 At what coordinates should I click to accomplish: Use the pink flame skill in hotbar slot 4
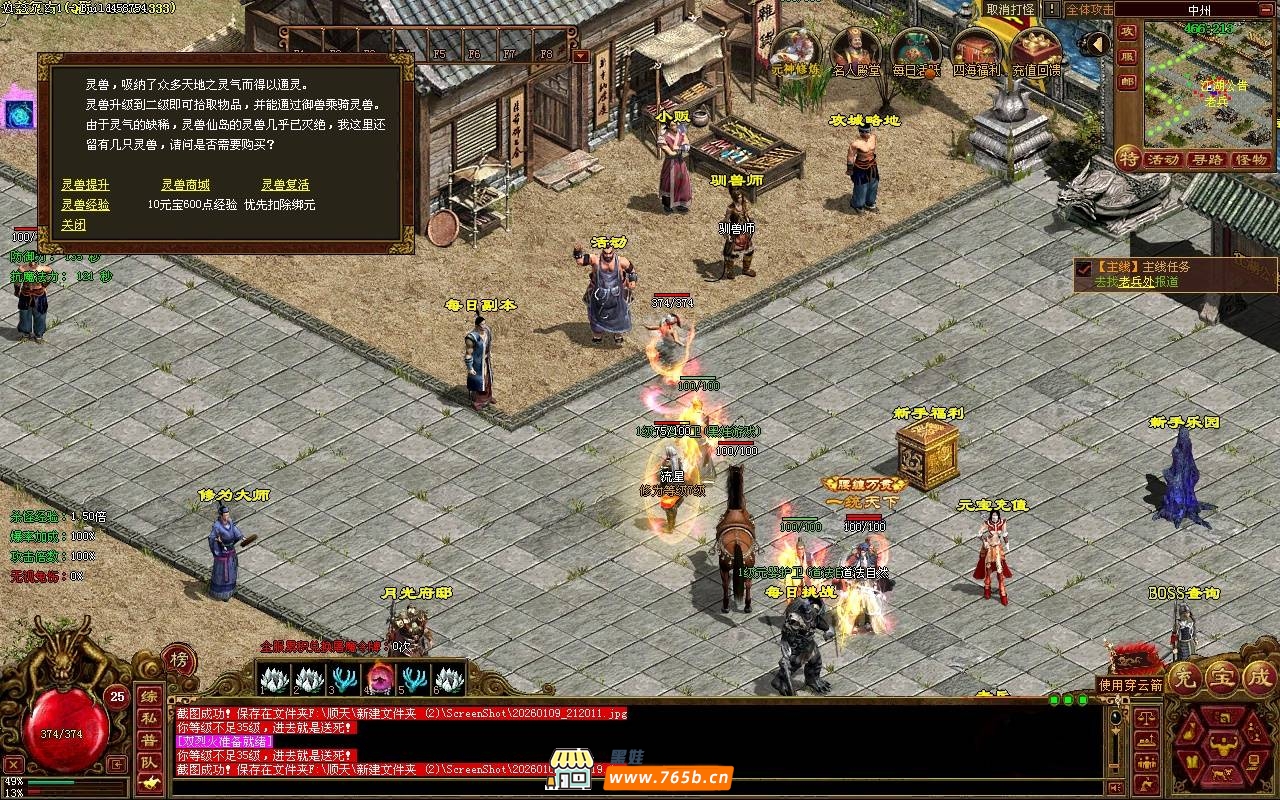point(380,679)
